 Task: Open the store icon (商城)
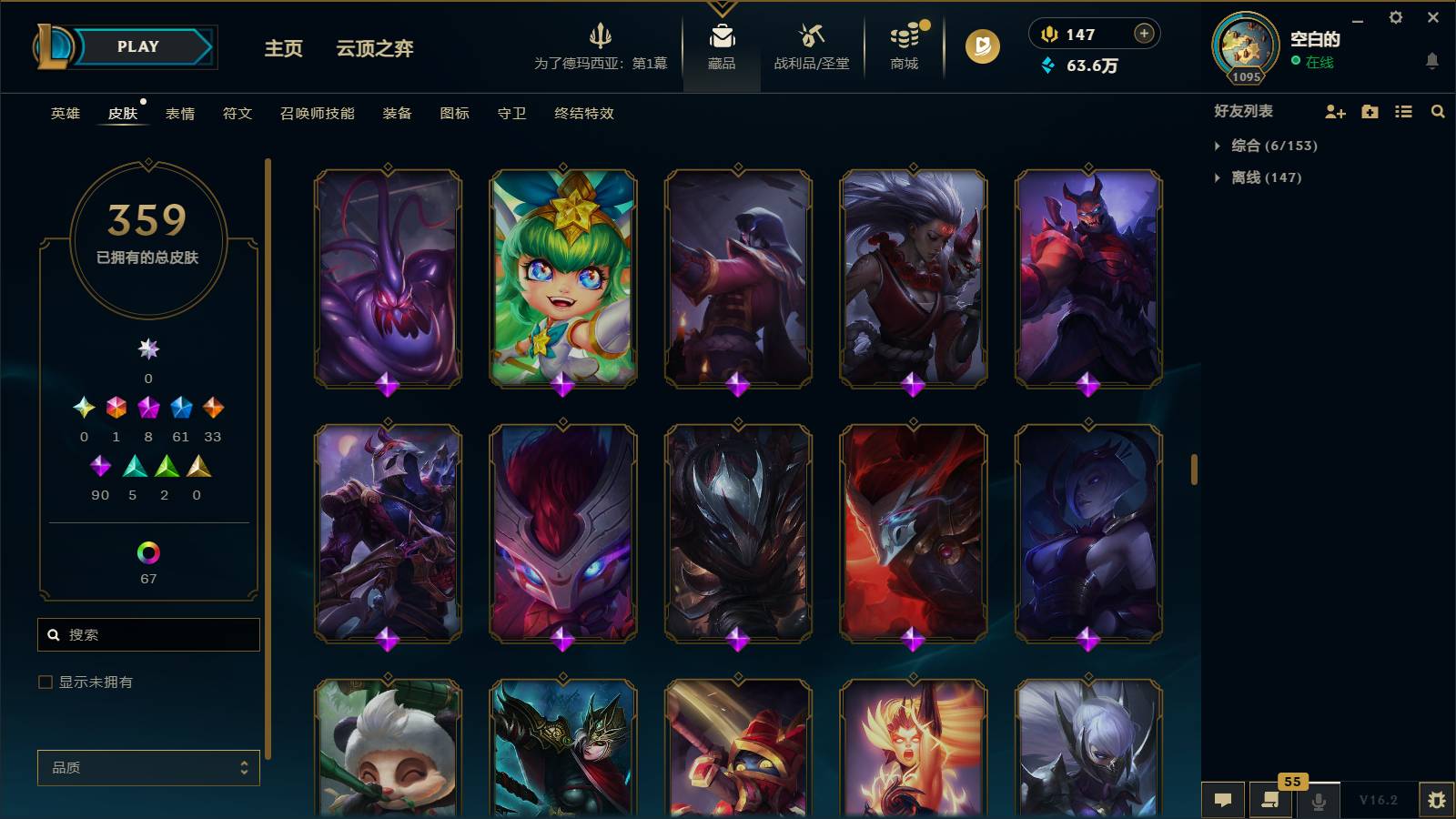point(902,45)
